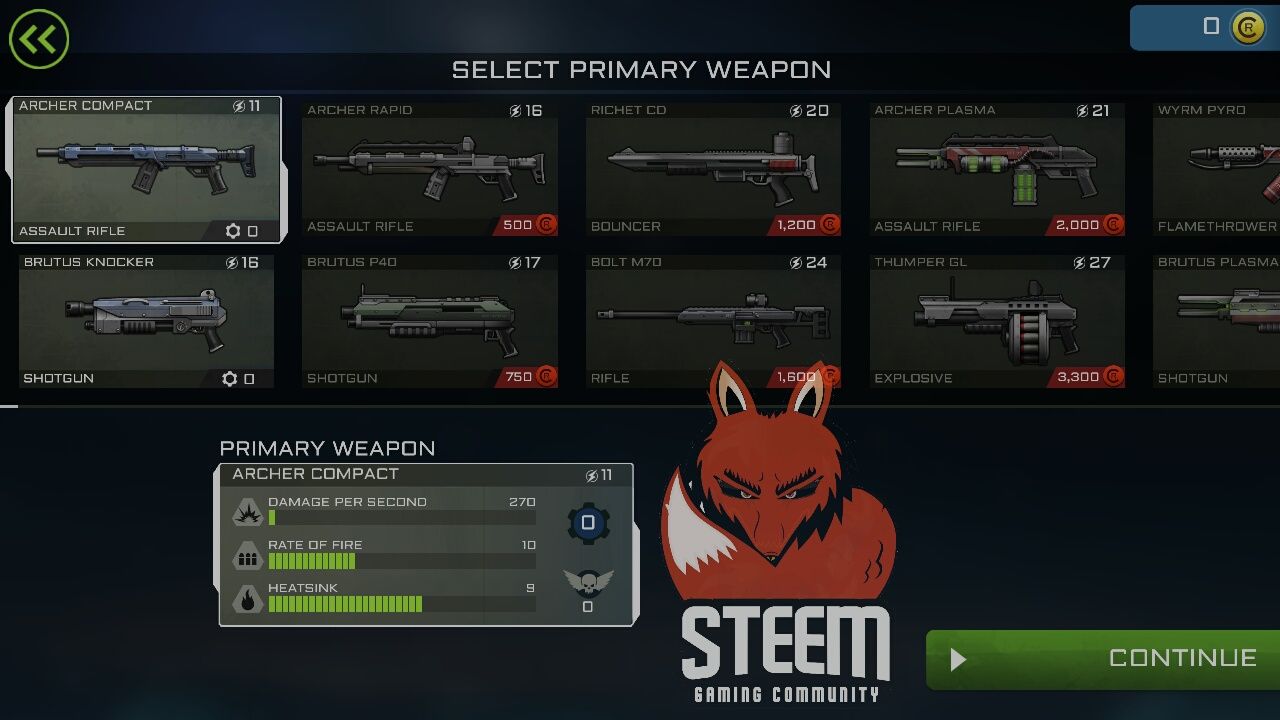Select the Brutus Knocker shotgun
This screenshot has height=720, width=1280.
pyautogui.click(x=146, y=320)
